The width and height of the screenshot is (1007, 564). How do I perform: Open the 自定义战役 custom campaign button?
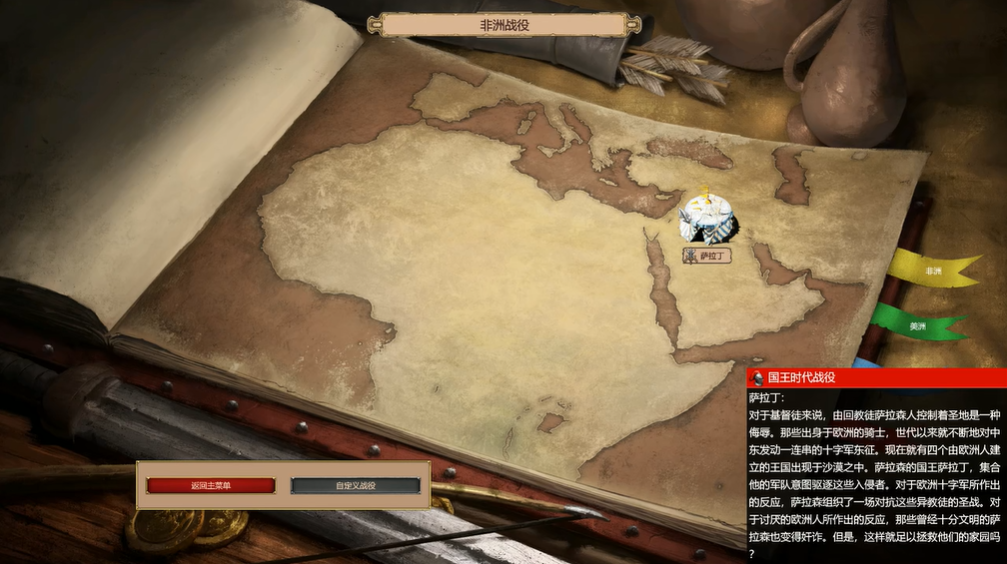(x=355, y=486)
